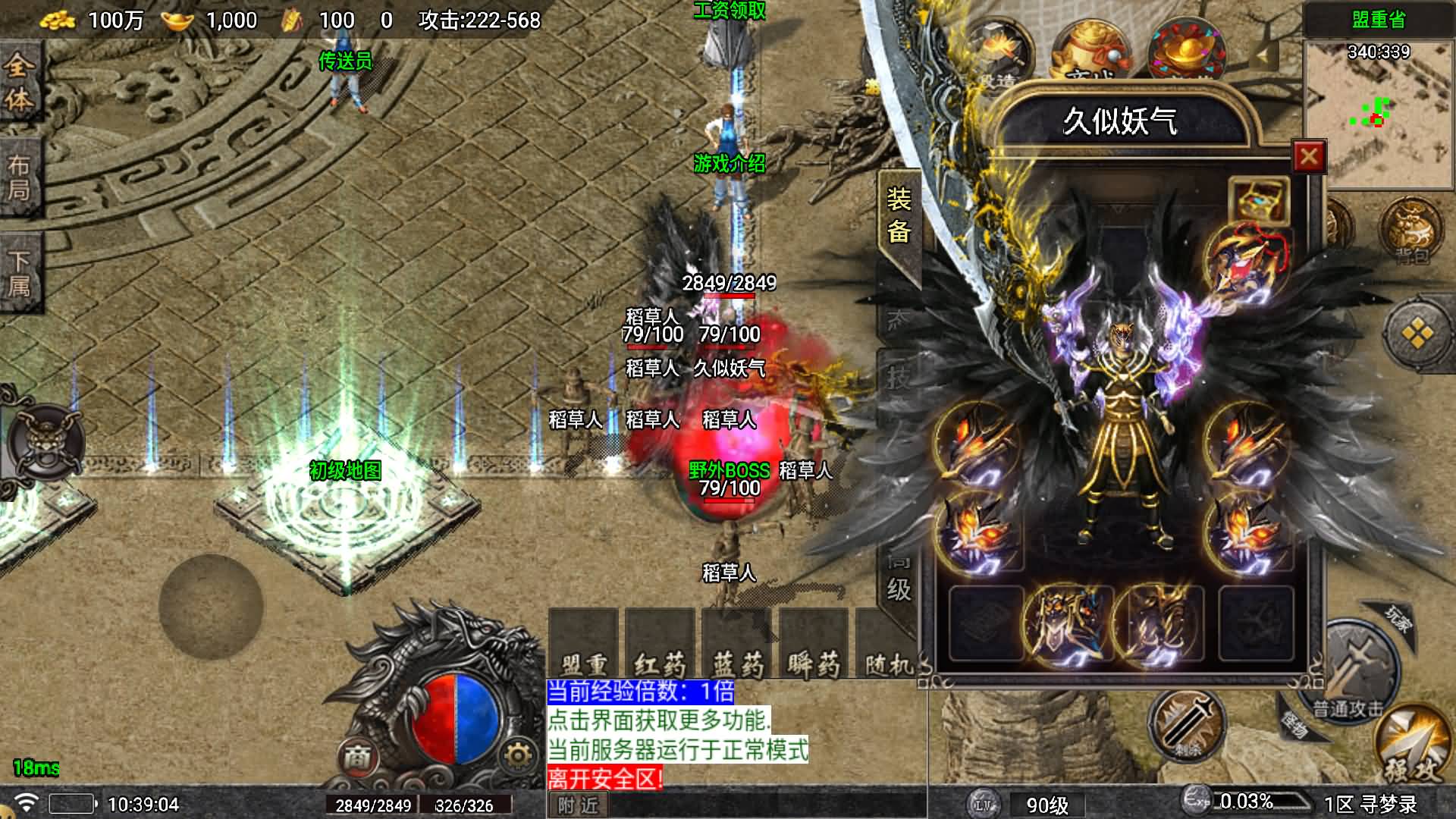Switch to the 装备 equipment tab
The image size is (1456, 819).
point(899,216)
